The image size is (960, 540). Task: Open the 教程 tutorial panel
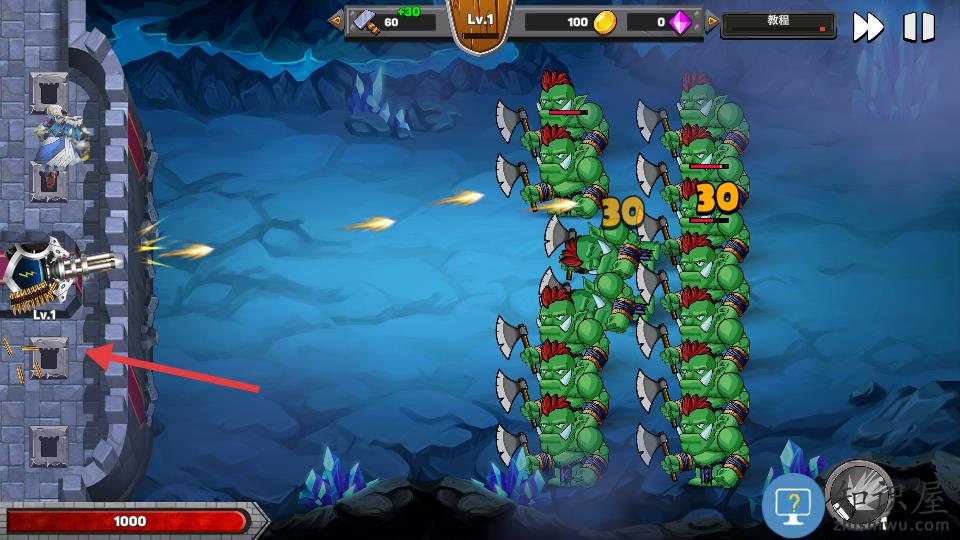[778, 22]
